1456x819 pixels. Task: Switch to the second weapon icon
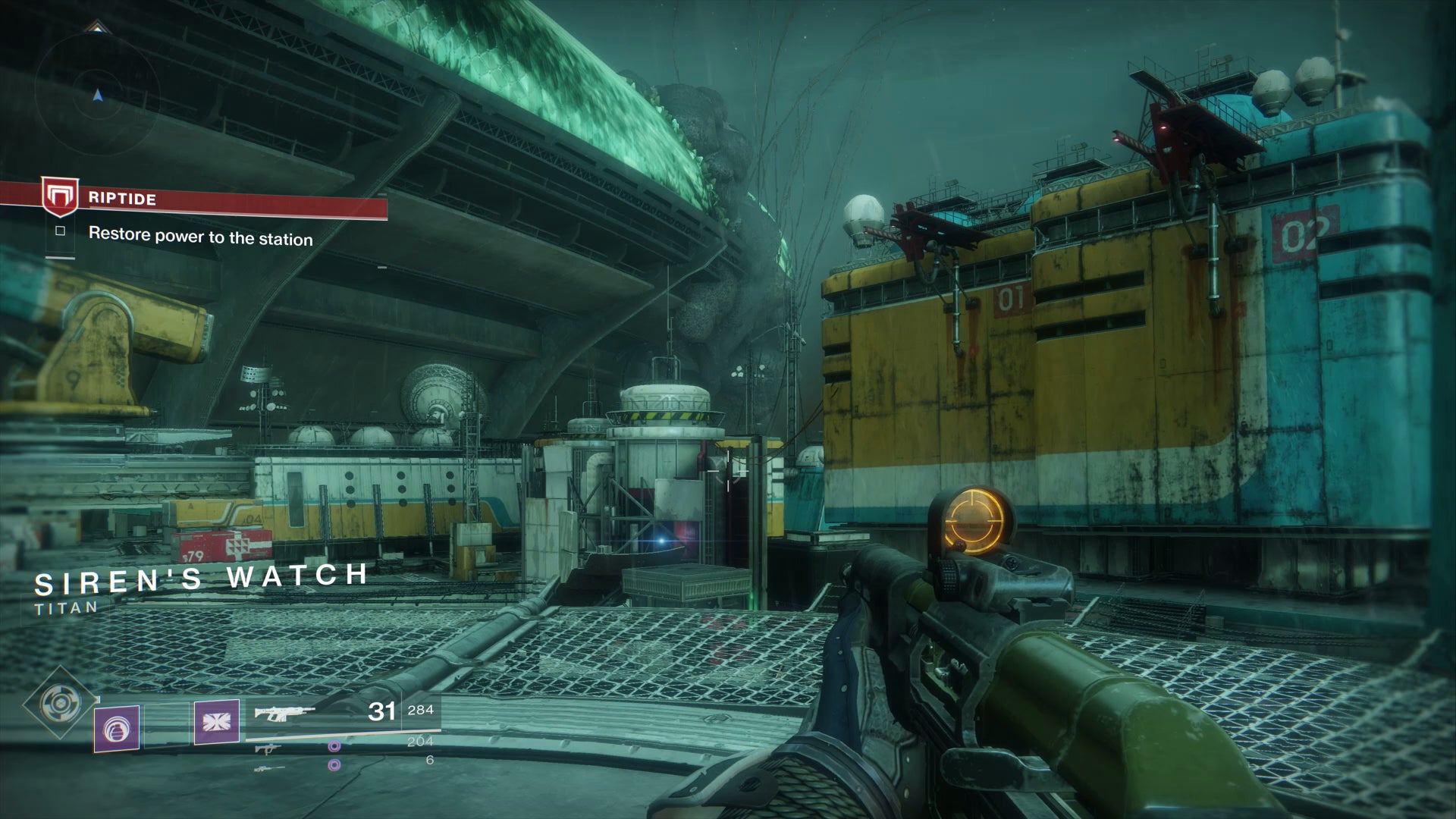[x=267, y=748]
